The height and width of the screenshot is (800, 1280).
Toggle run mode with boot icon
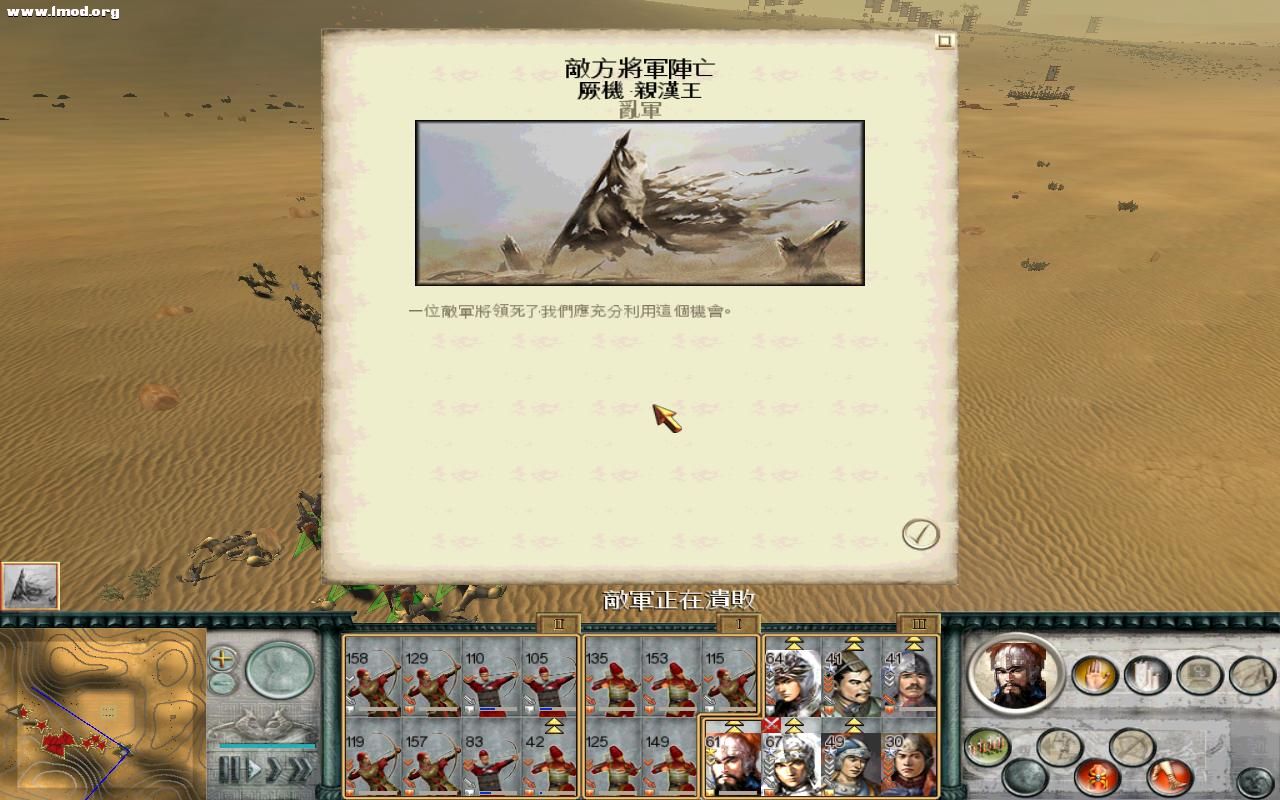(x=1167, y=776)
